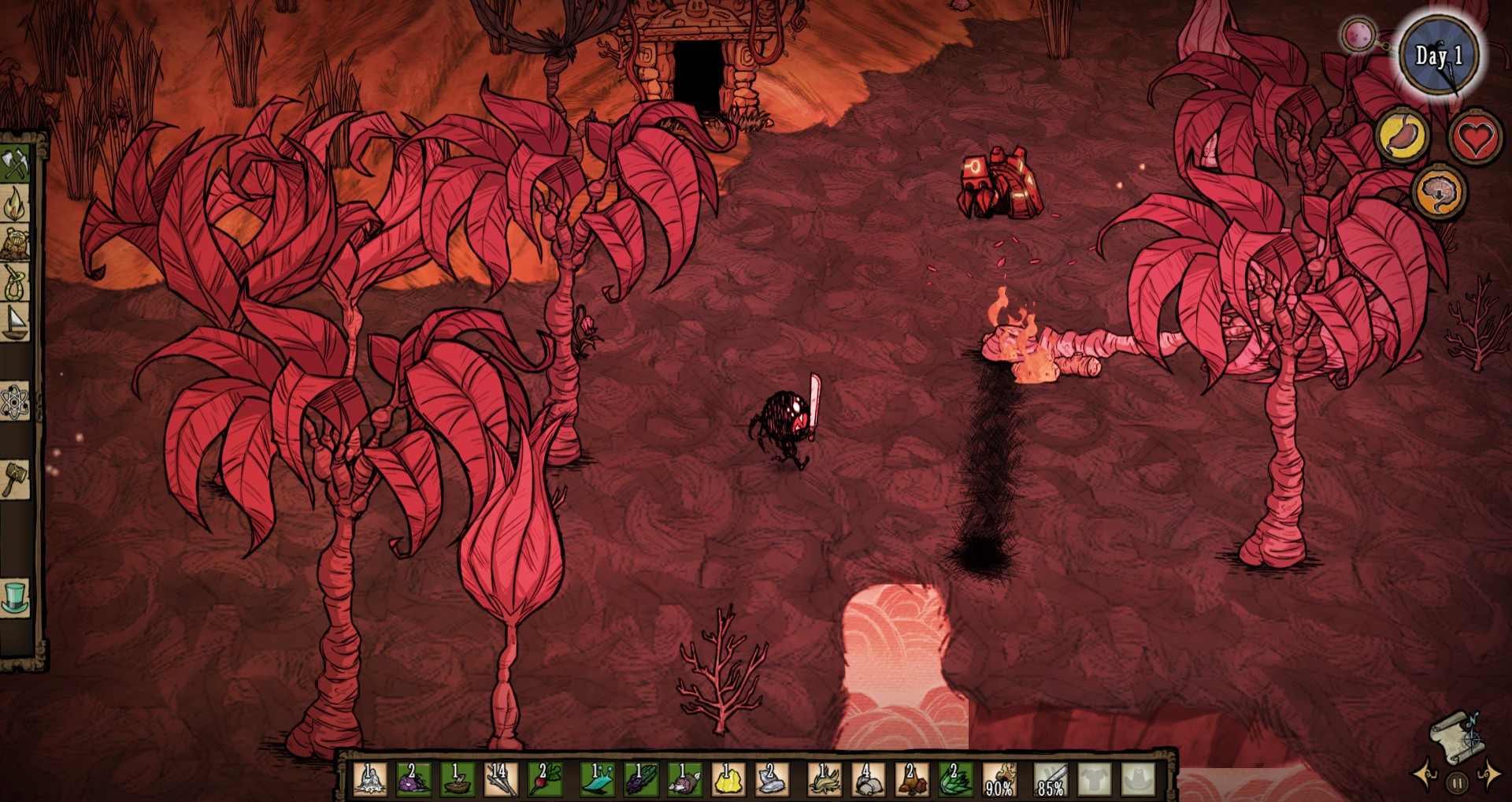Image resolution: width=1512 pixels, height=802 pixels.
Task: Open the Dress crafting tab with top hat
Action: [x=15, y=597]
